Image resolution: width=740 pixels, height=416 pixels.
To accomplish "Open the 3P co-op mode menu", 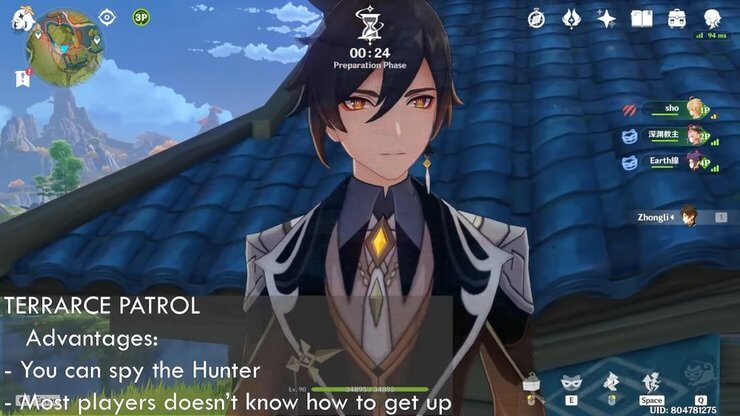I will point(141,17).
